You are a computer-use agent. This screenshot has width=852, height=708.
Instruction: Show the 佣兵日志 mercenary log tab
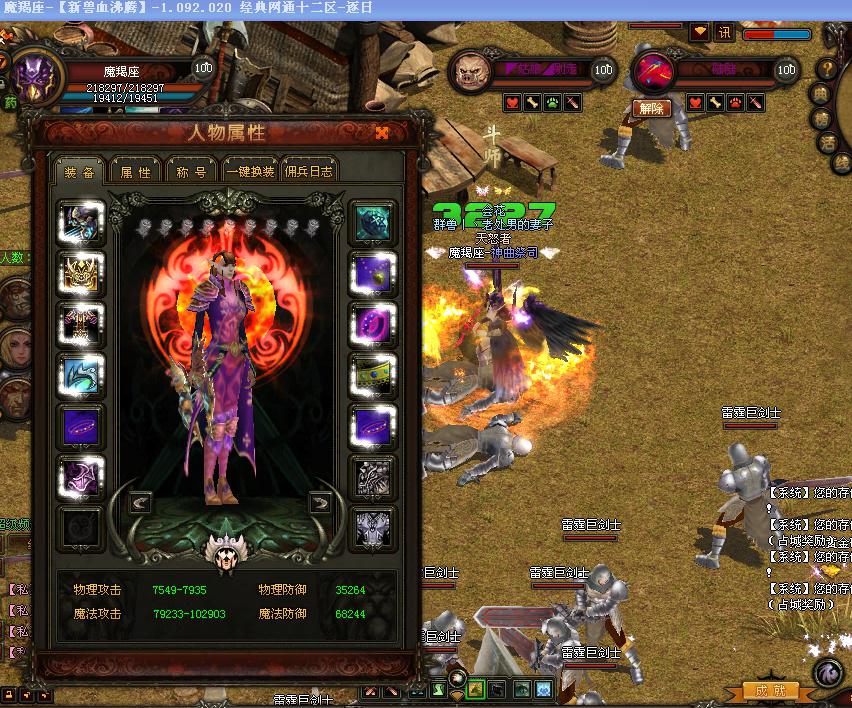tap(307, 171)
